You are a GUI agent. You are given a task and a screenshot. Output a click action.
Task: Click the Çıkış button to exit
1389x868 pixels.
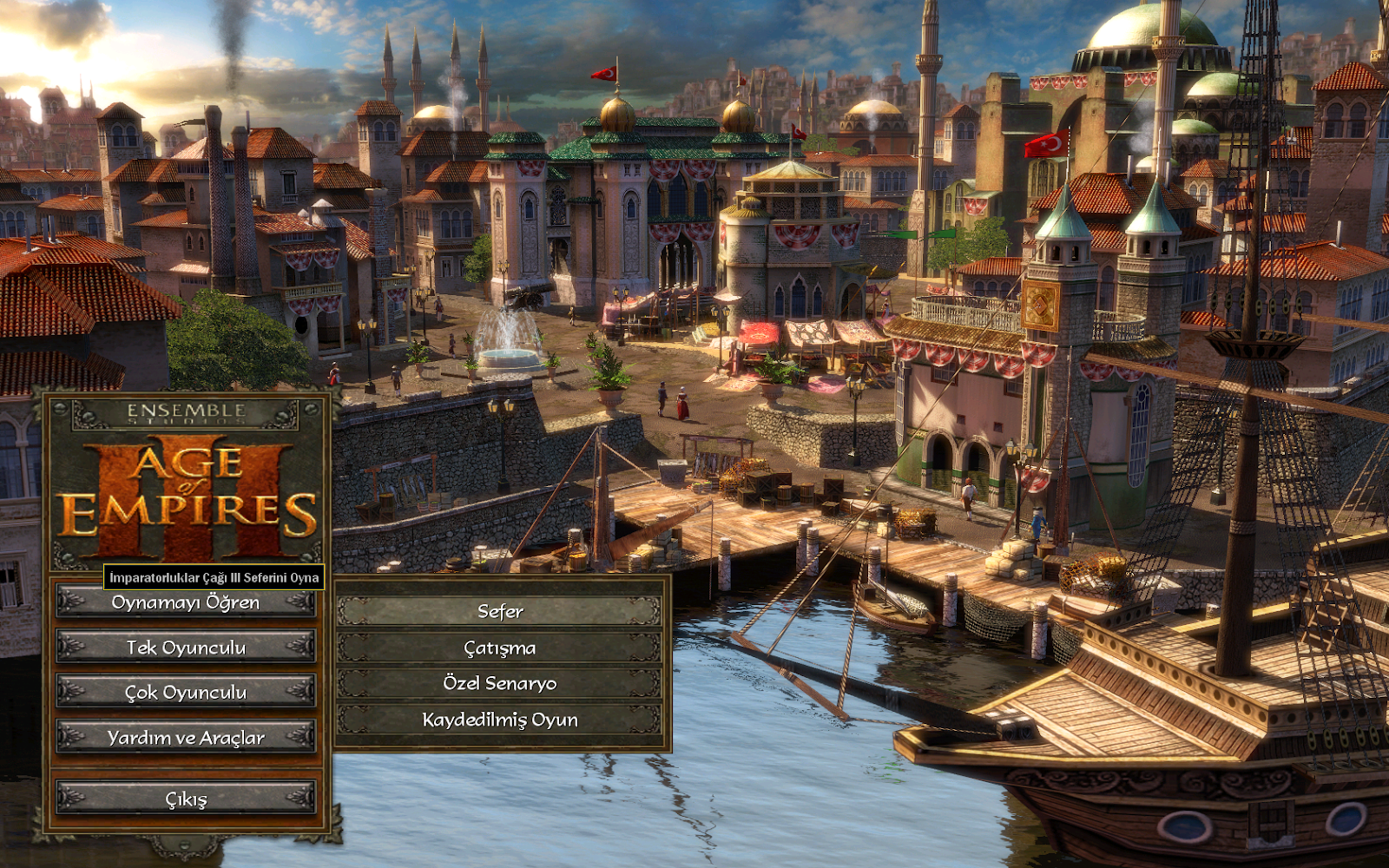pos(186,798)
